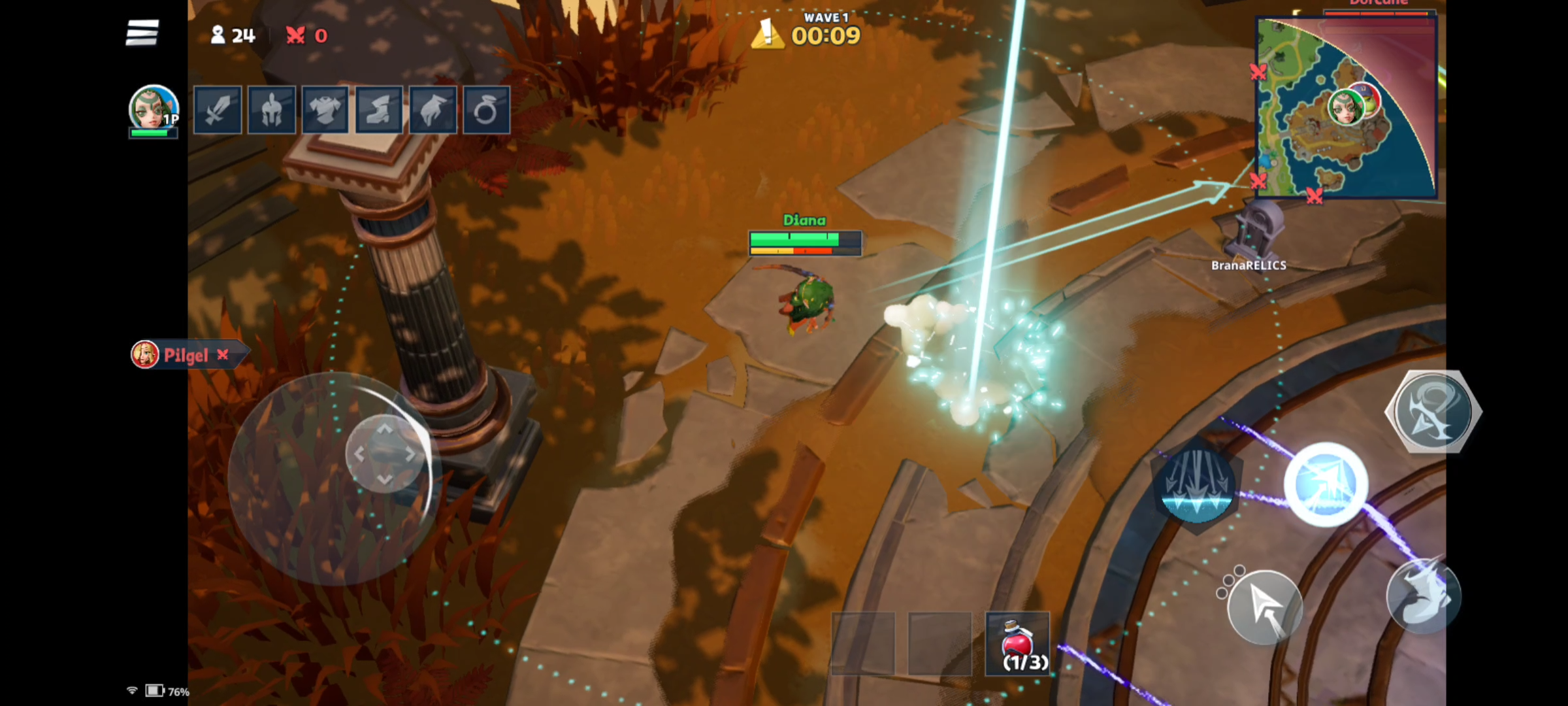This screenshot has width=1568, height=706.
Task: Use the red health potion slot
Action: 1017,644
